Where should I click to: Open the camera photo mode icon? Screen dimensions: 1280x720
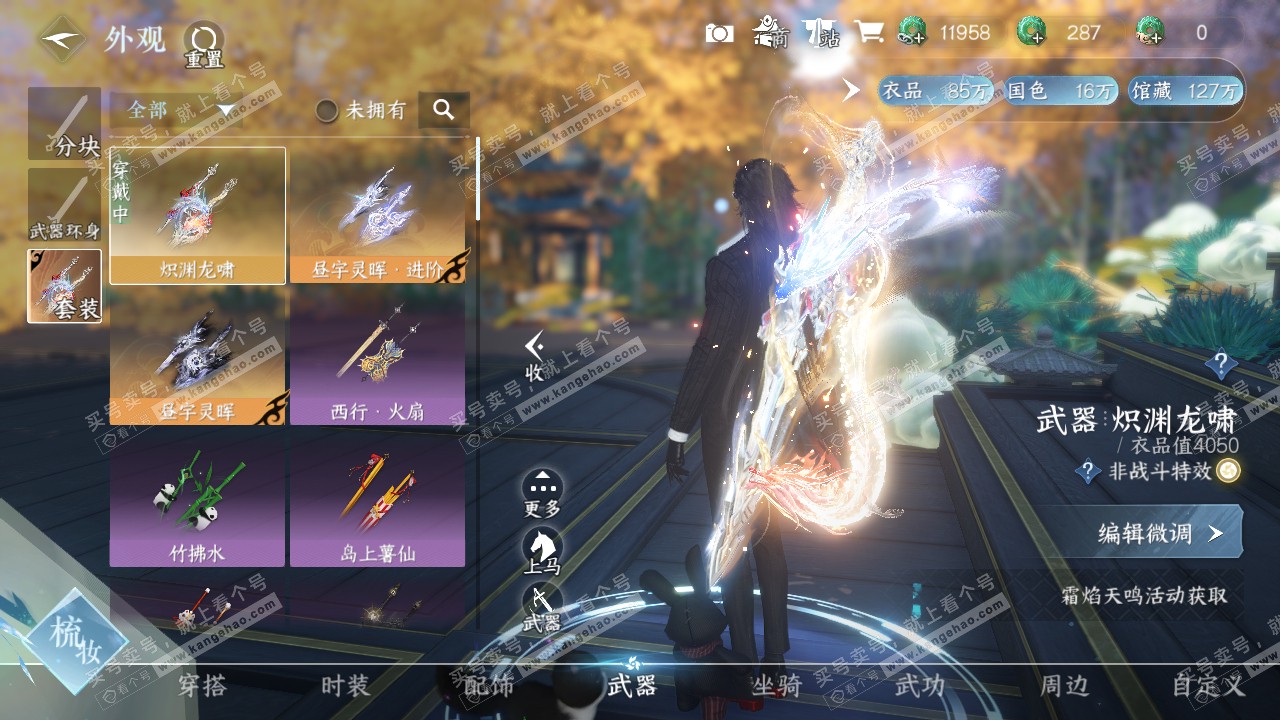click(x=719, y=33)
